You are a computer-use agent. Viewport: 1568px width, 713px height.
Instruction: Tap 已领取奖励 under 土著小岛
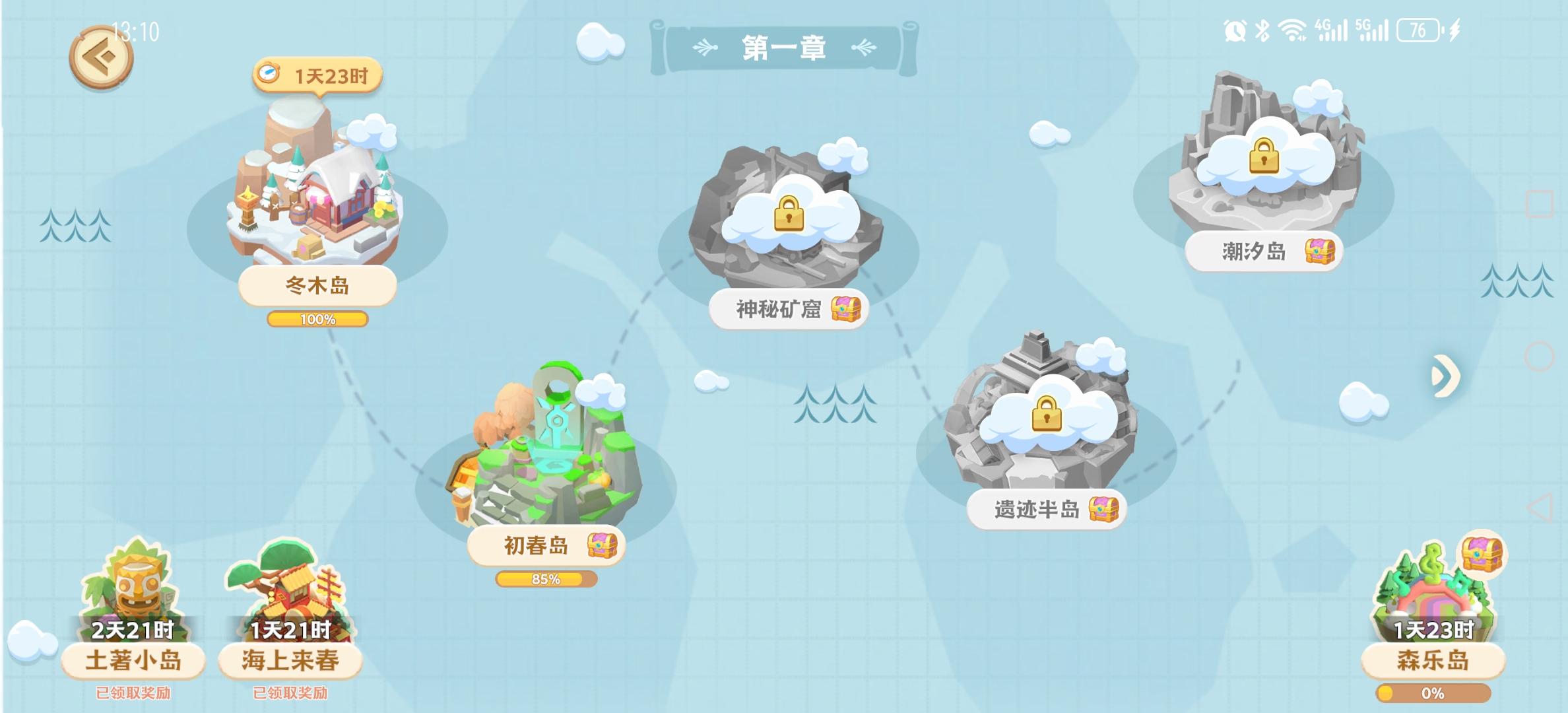(132, 690)
